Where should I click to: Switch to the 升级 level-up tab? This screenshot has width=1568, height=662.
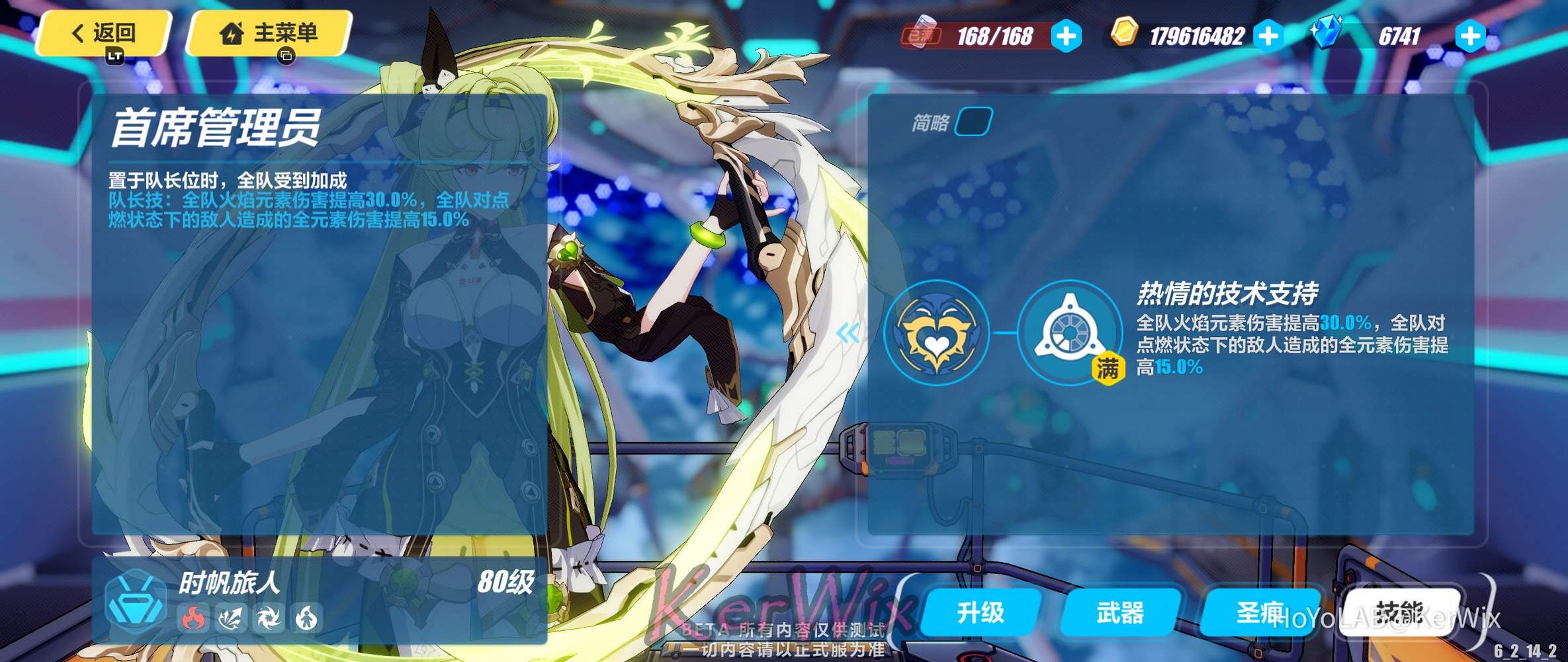click(x=980, y=612)
